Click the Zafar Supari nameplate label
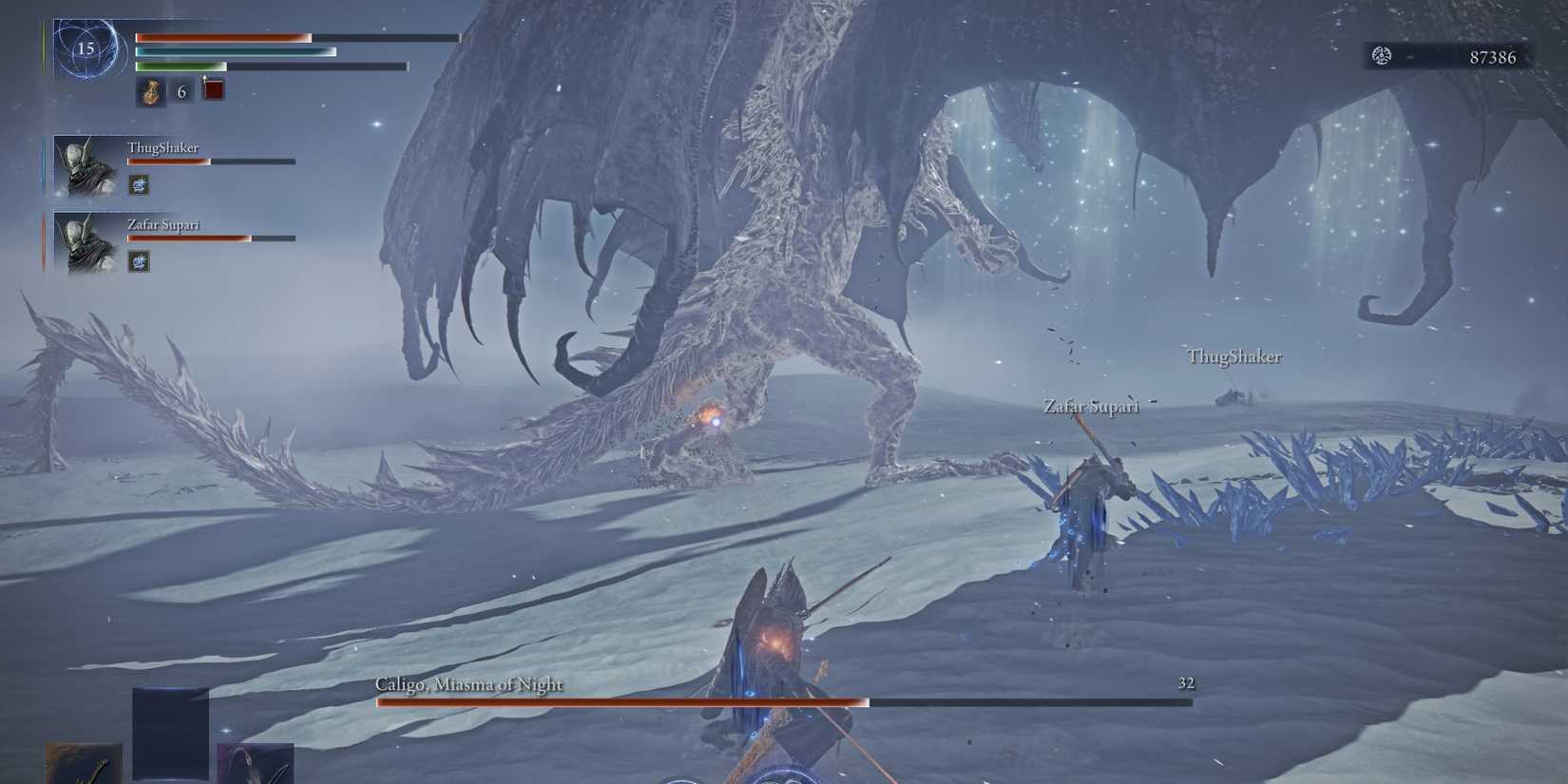The height and width of the screenshot is (784, 1568). coord(163,225)
